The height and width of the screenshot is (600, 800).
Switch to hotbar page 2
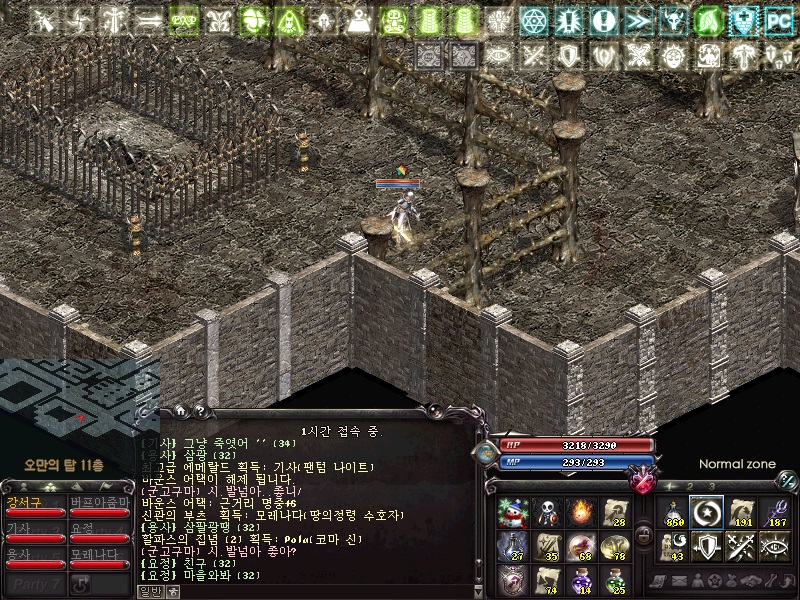tap(690, 486)
